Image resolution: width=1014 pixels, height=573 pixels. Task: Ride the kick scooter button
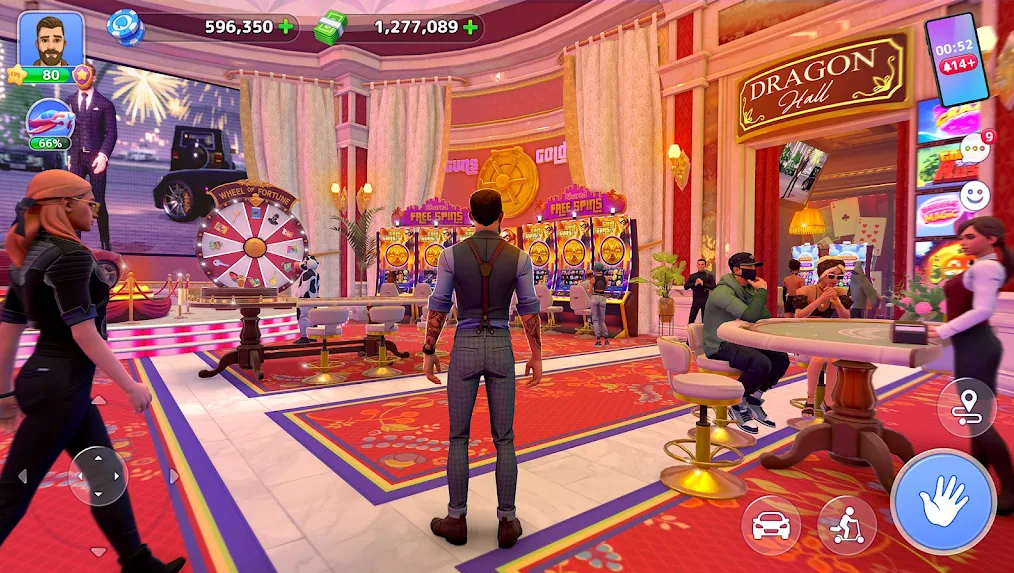pyautogui.click(x=846, y=525)
